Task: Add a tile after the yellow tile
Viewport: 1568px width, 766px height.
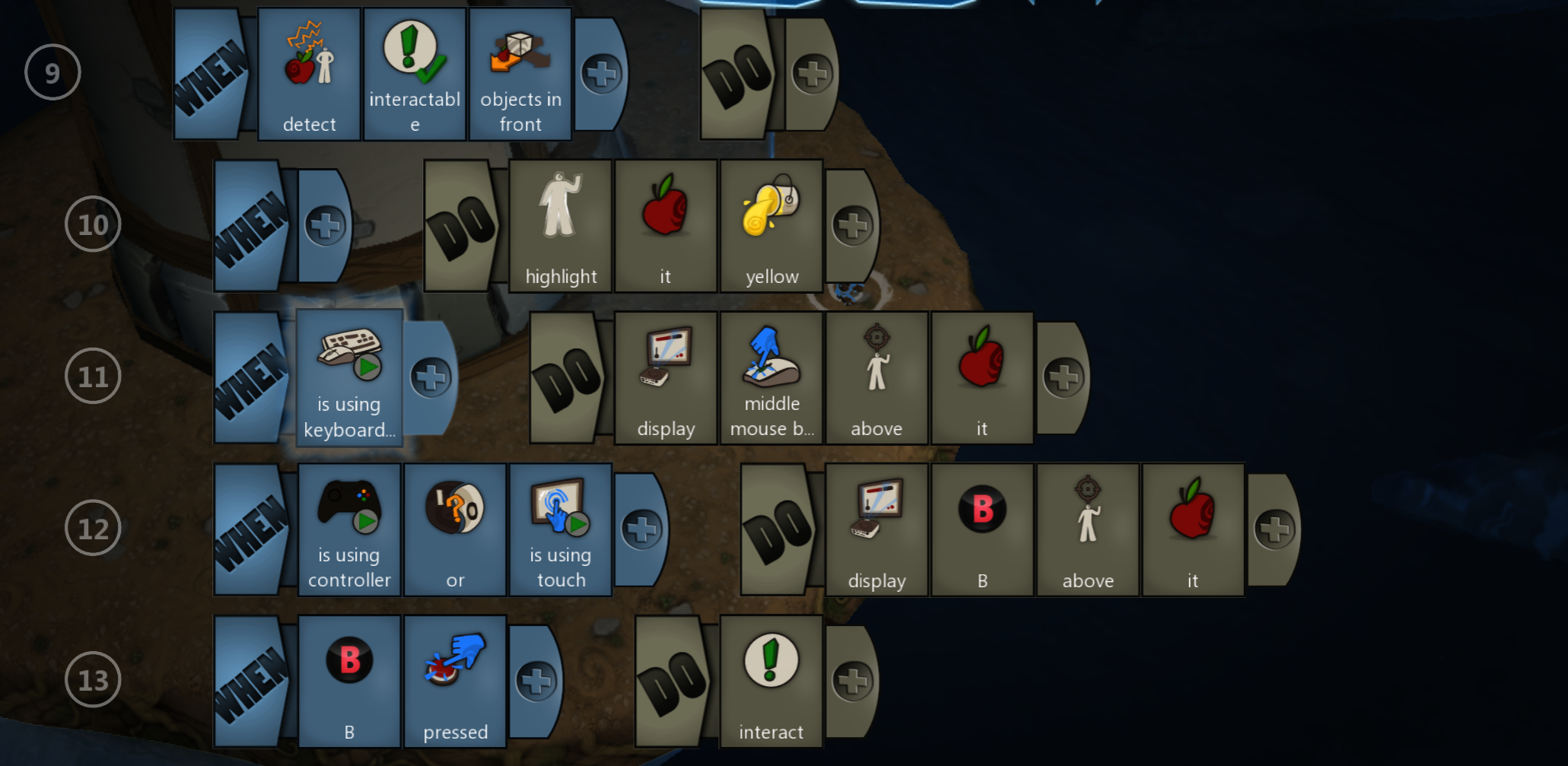Action: click(x=852, y=226)
